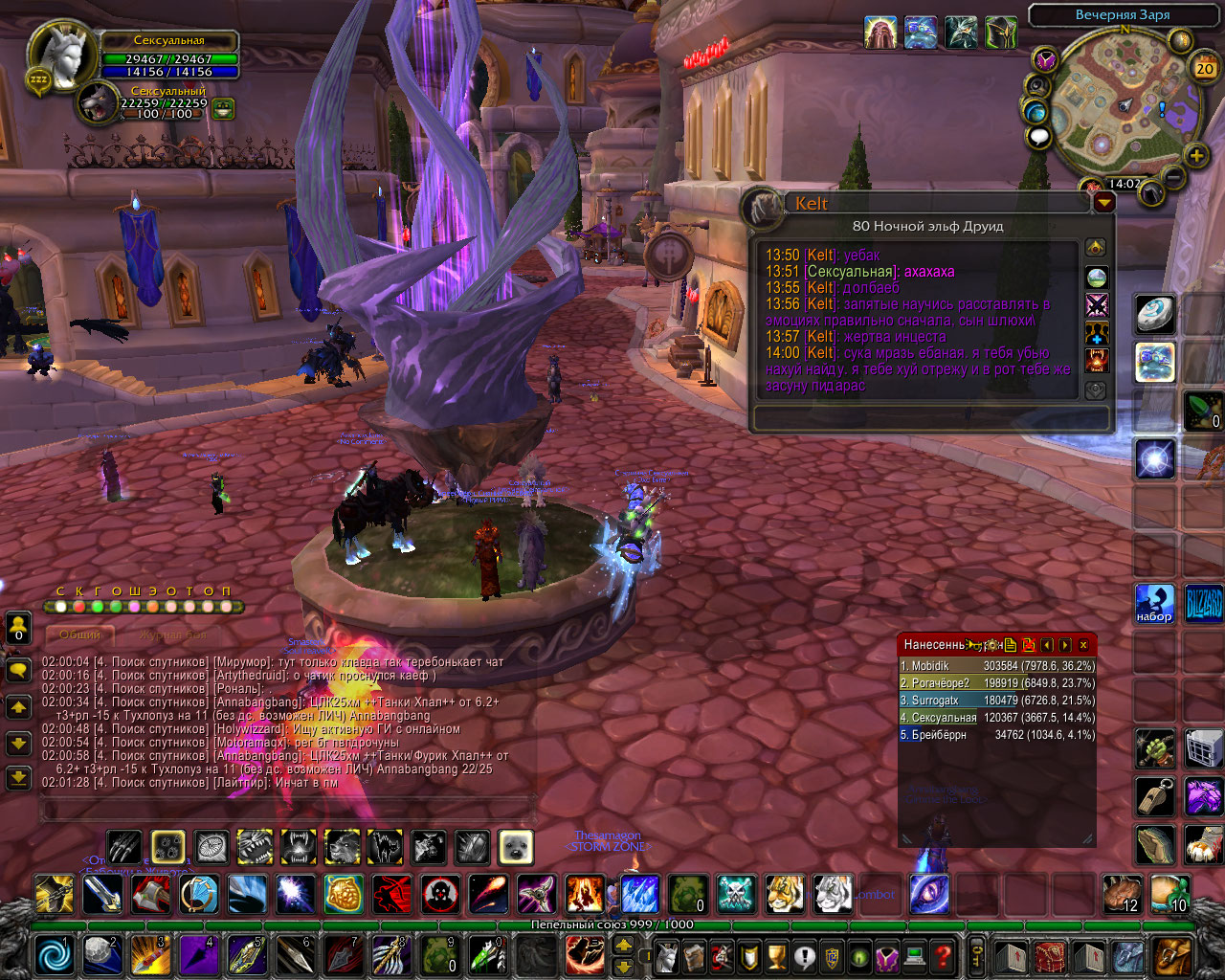Activate the white seal pet bar ability
1225x980 pixels.
pyautogui.click(x=516, y=847)
